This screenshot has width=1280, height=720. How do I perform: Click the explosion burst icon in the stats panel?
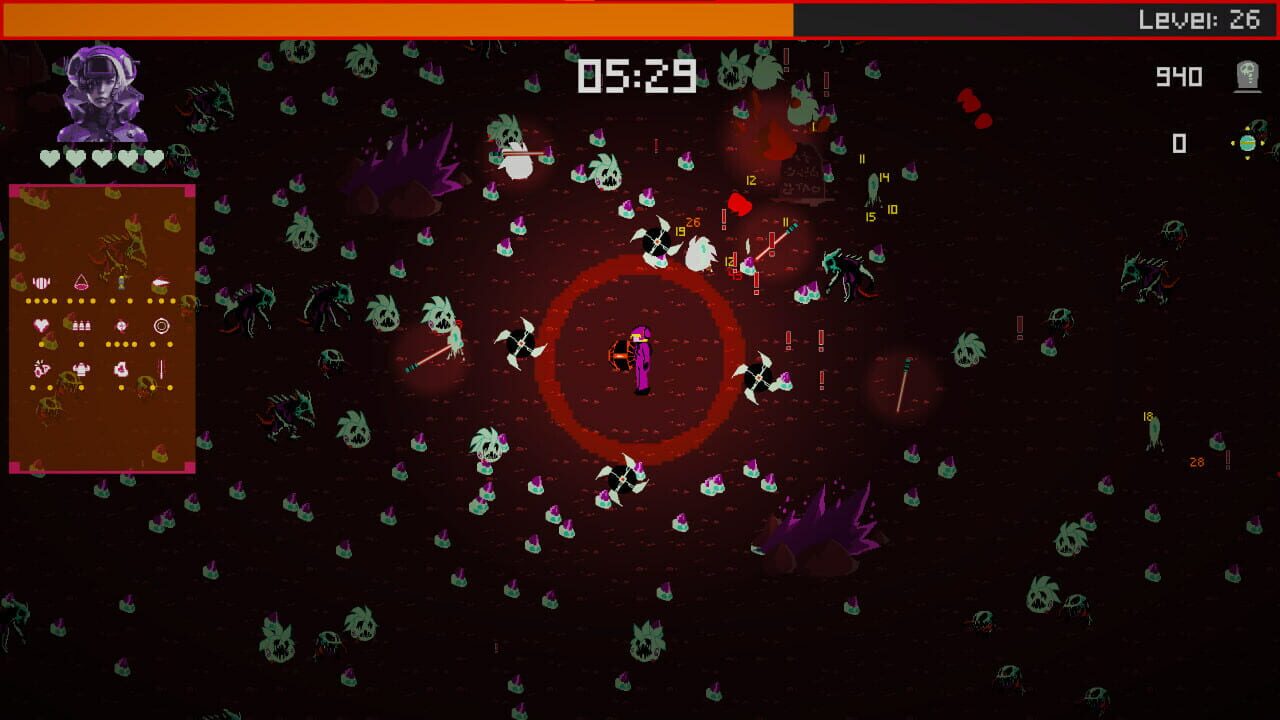(41, 368)
